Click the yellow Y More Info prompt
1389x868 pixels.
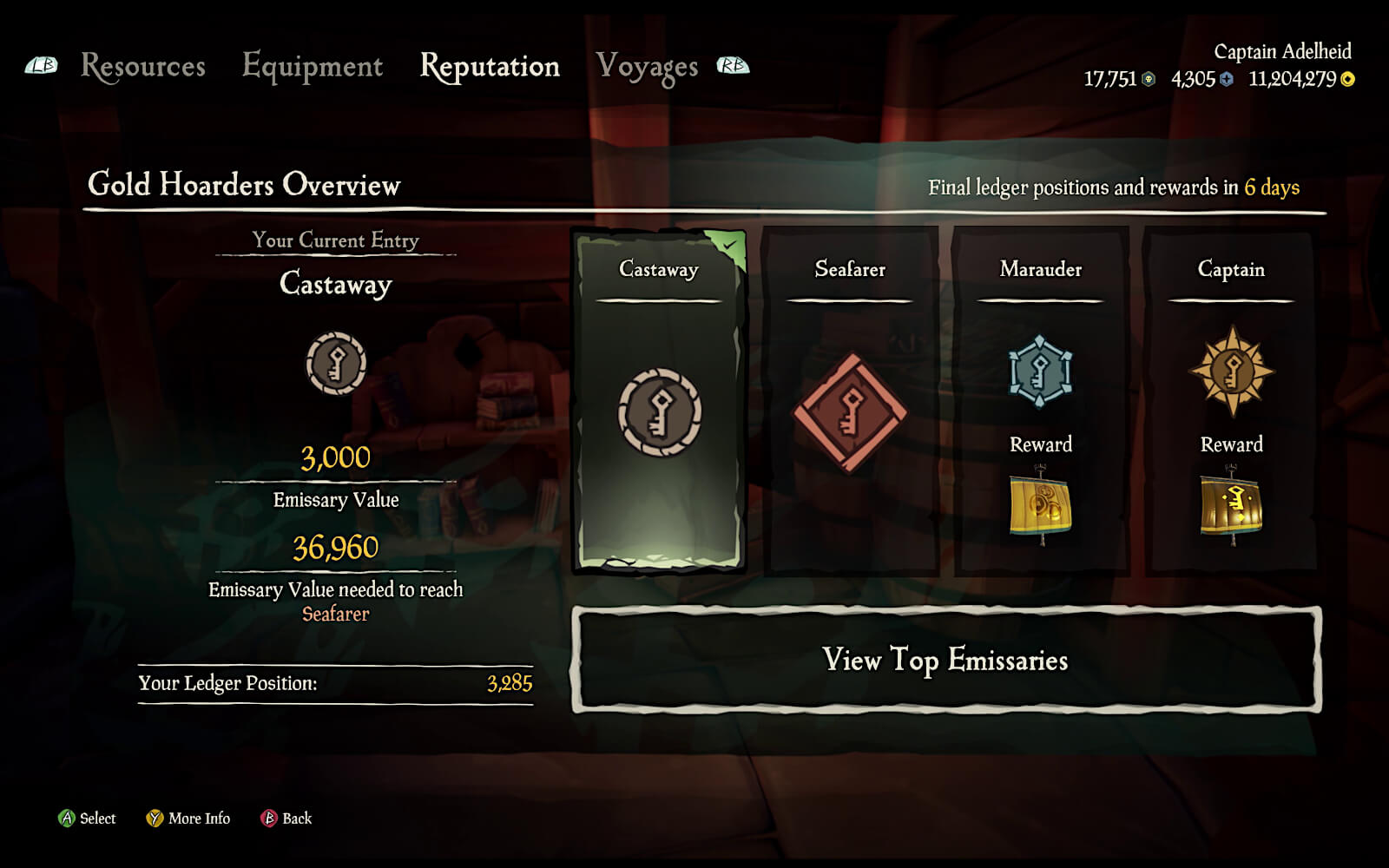tap(155, 819)
